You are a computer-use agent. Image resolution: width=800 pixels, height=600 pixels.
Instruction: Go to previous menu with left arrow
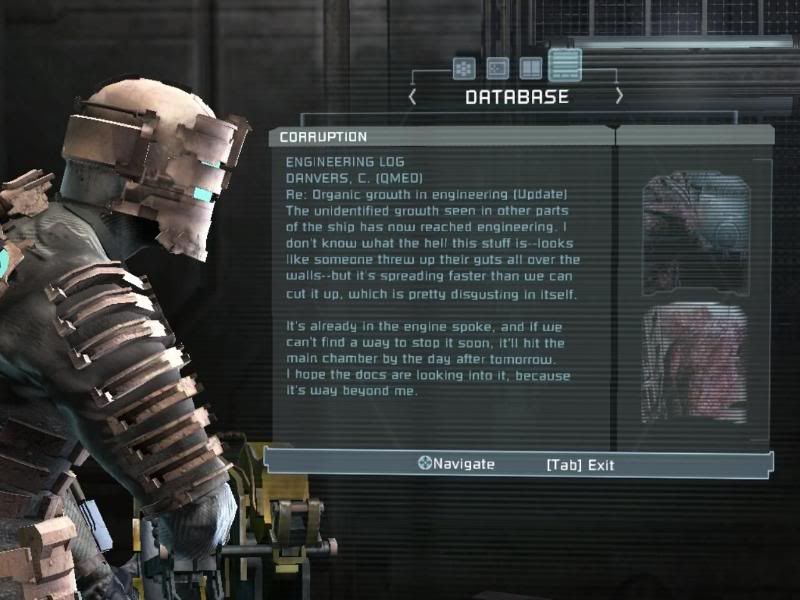(x=412, y=97)
